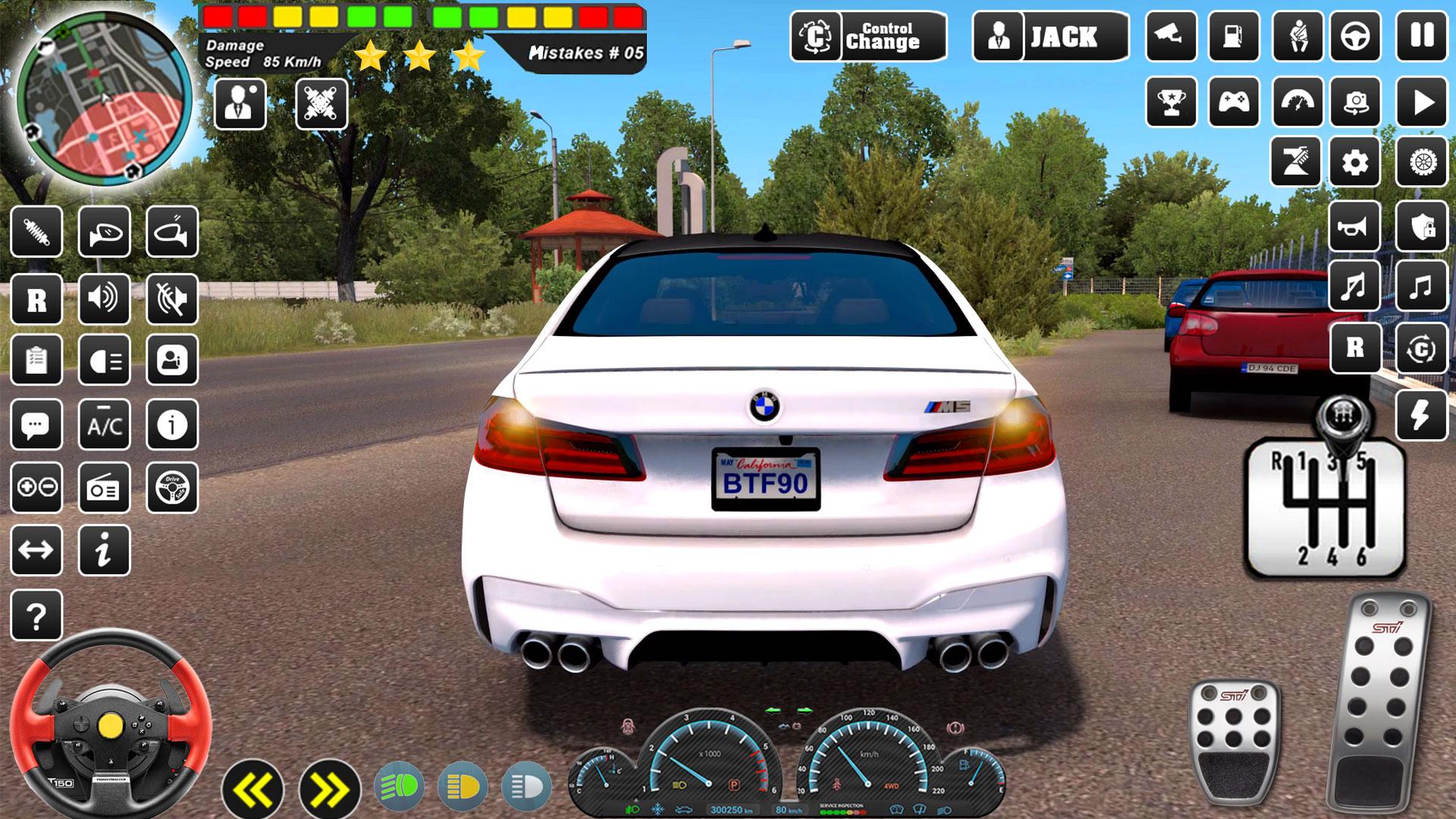Click the question mark help button

36,615
